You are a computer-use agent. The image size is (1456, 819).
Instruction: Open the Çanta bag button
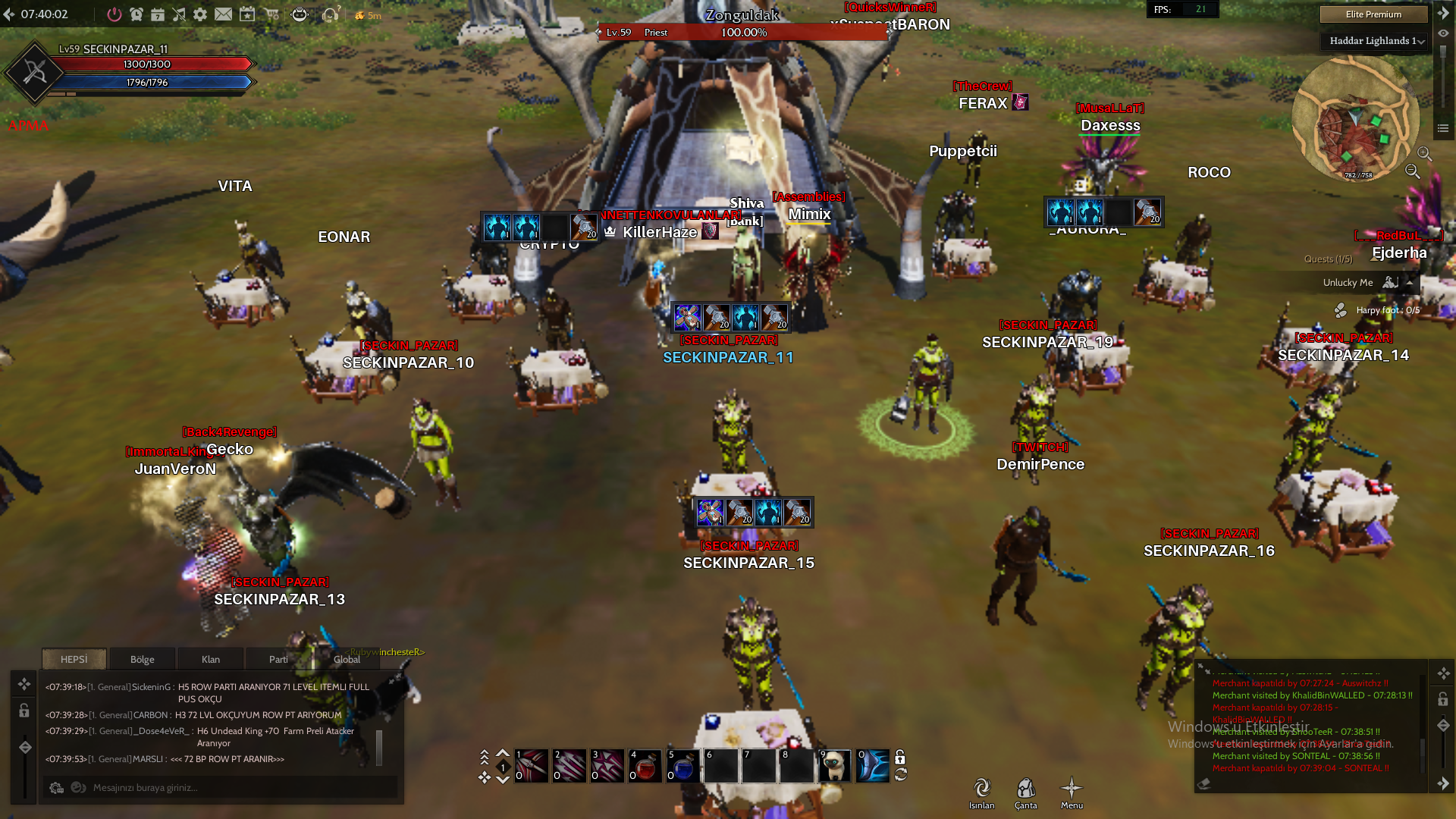pos(1026,792)
